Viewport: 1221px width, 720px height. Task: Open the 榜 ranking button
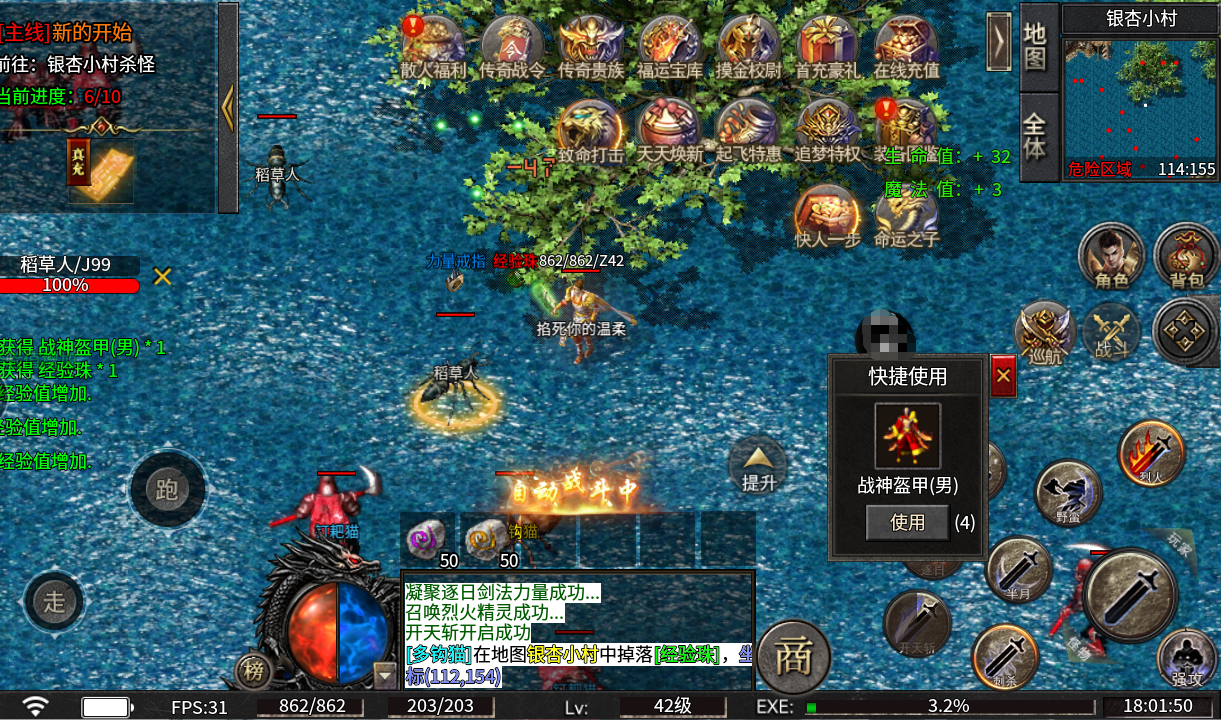click(254, 671)
